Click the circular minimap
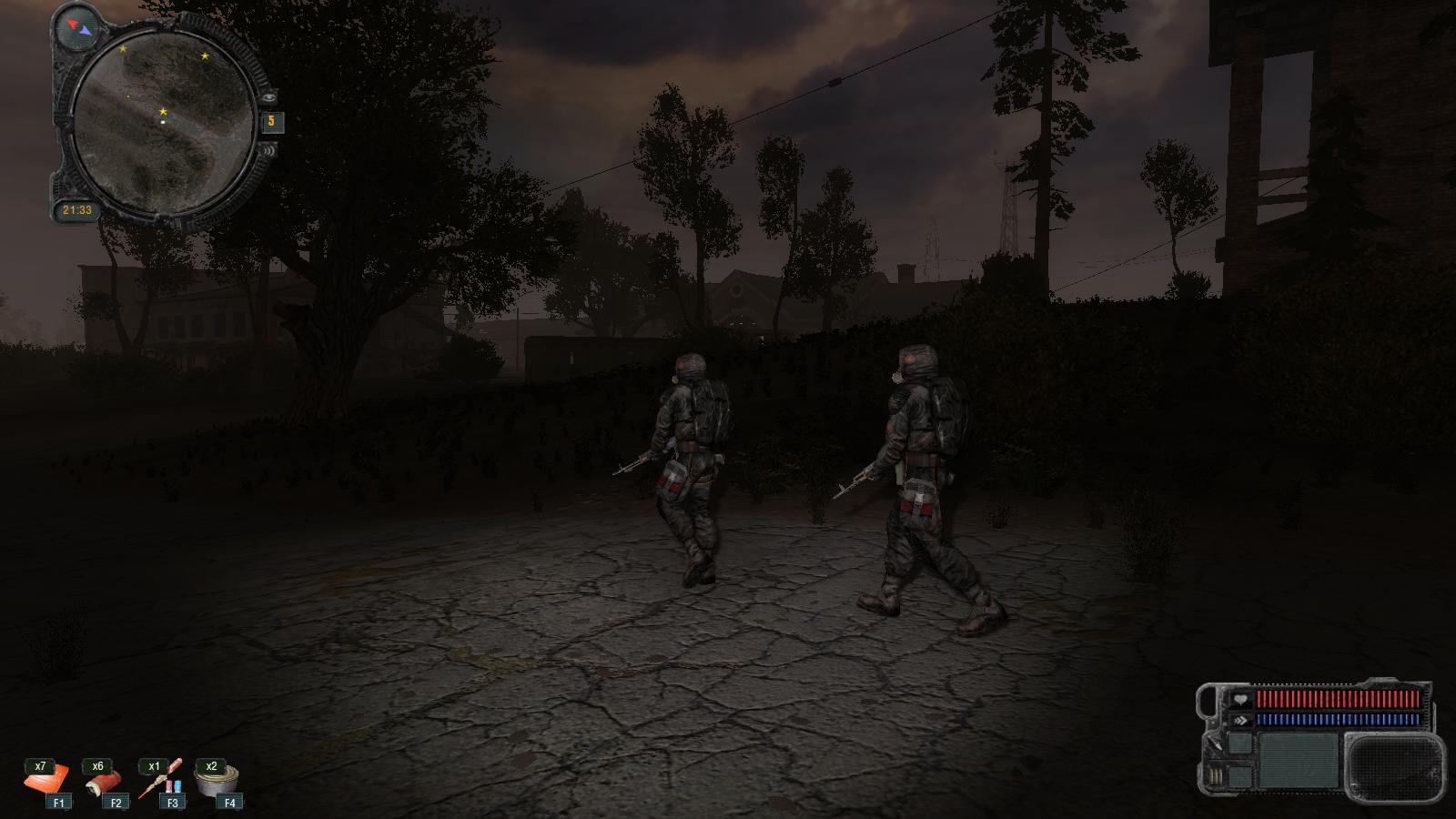Viewport: 1456px width, 819px height. pyautogui.click(x=162, y=126)
